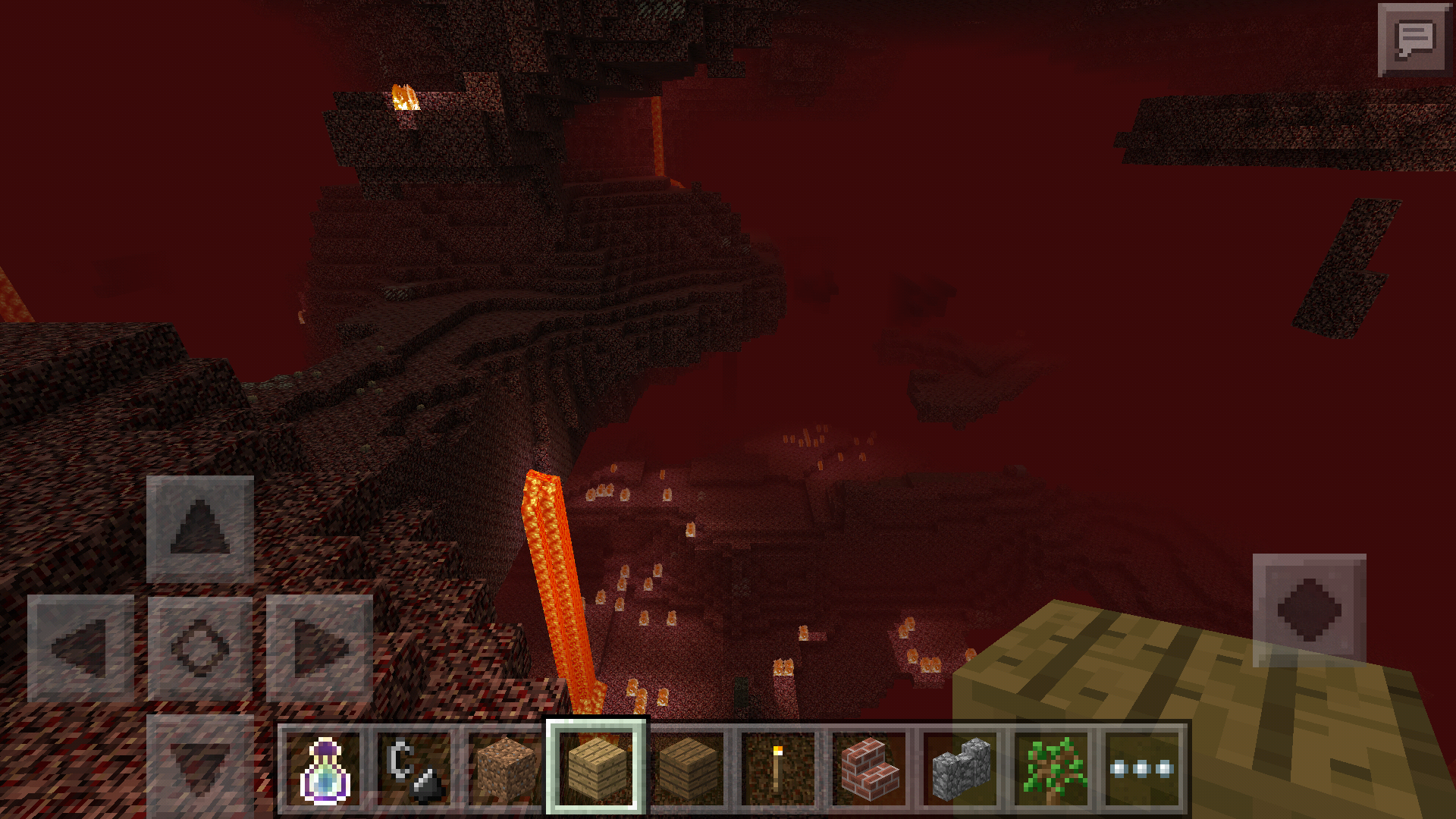Tap the move backward arrow
Viewport: 1456px width, 819px height.
[200, 762]
